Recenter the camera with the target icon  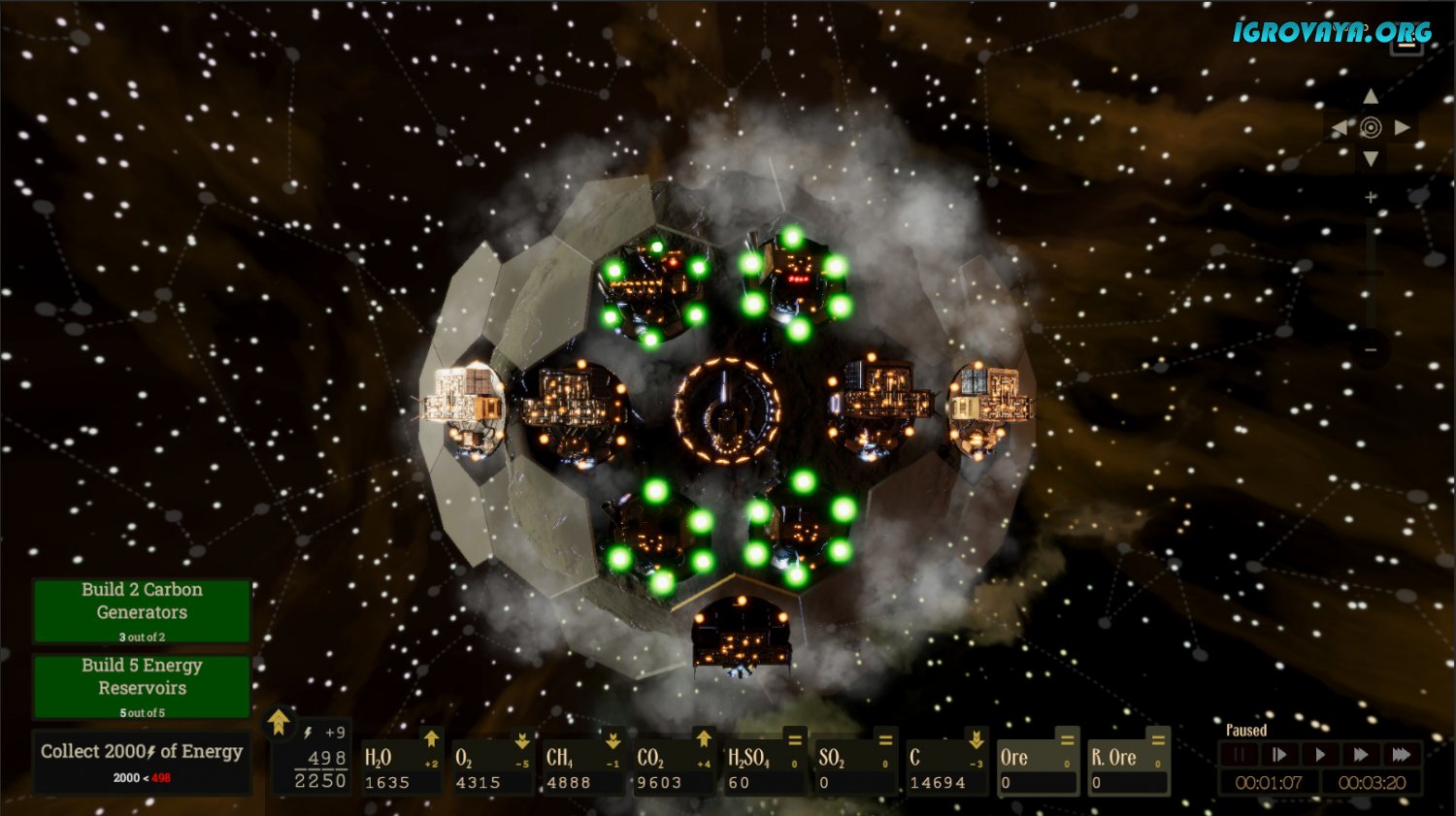(x=1371, y=127)
